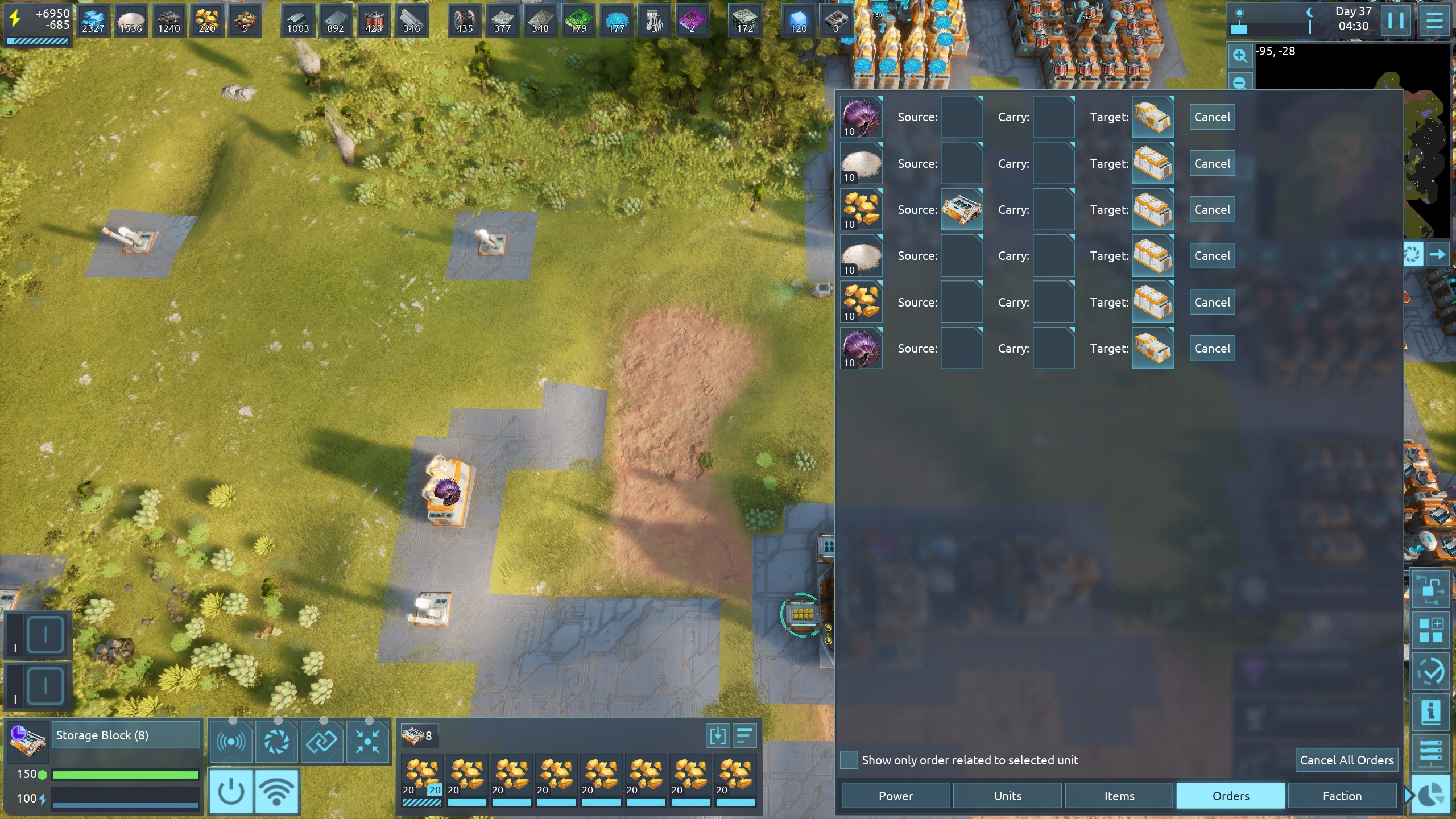Select the Orders tab

[1230, 796]
